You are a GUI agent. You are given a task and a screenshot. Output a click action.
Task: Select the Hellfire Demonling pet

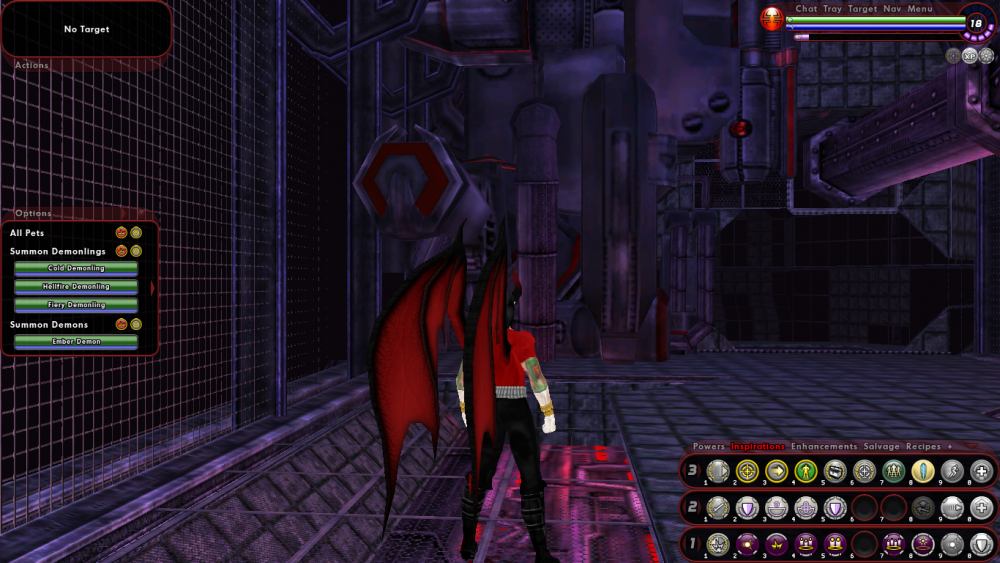coord(76,286)
